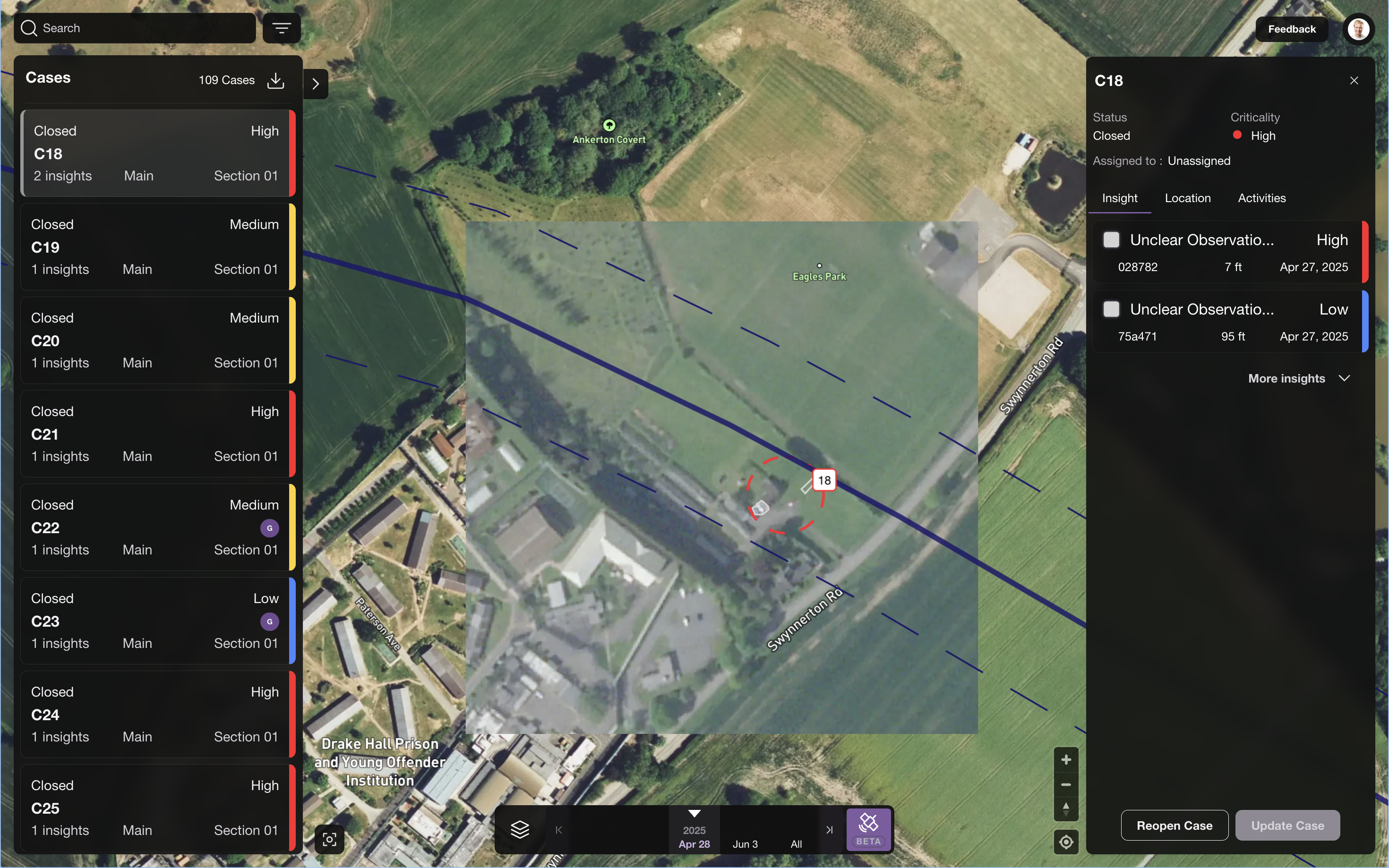Choose case C23 in the Cases list
Viewport: 1389px width, 868px height.
[155, 621]
